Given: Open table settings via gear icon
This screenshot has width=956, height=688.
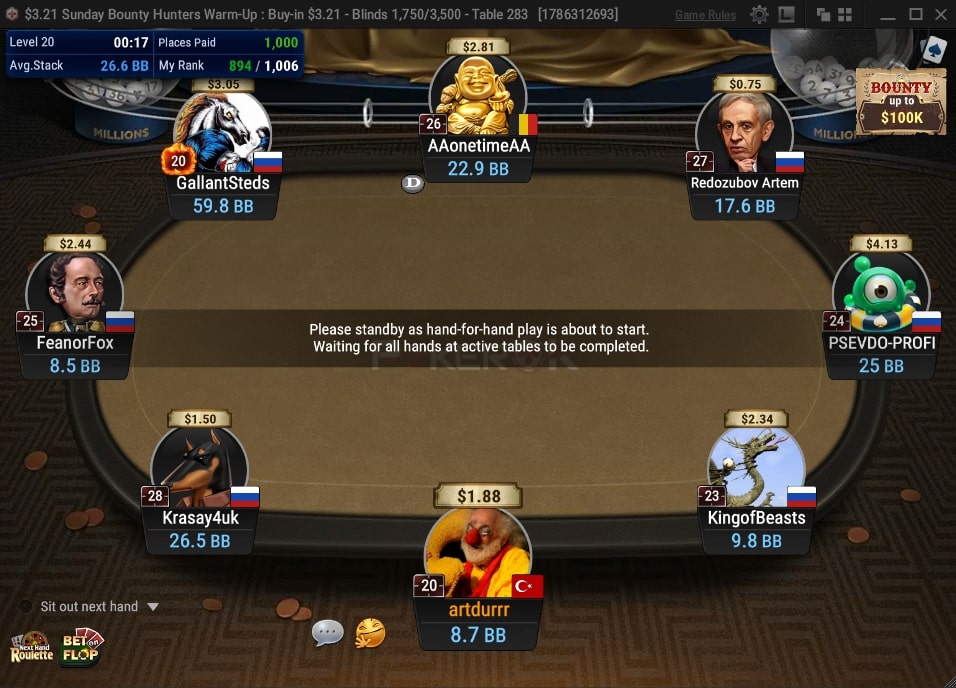Looking at the screenshot, I should tap(760, 15).
